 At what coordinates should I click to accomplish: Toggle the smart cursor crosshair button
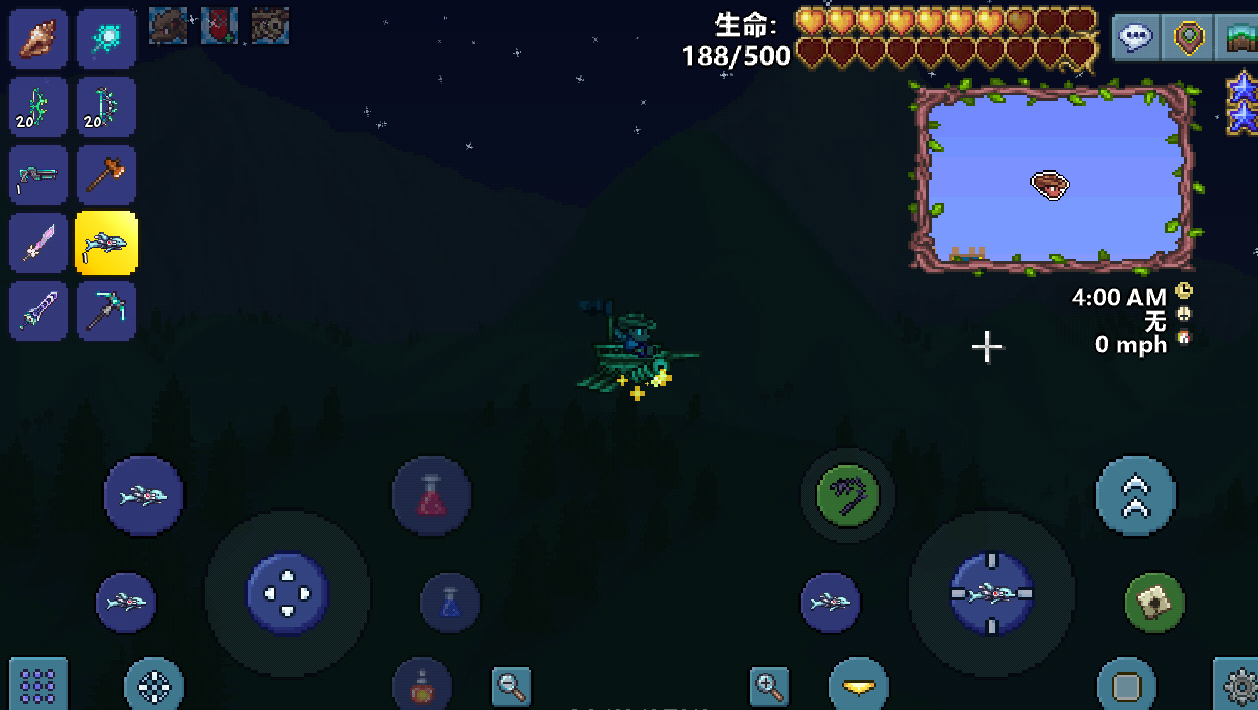[x=154, y=686]
